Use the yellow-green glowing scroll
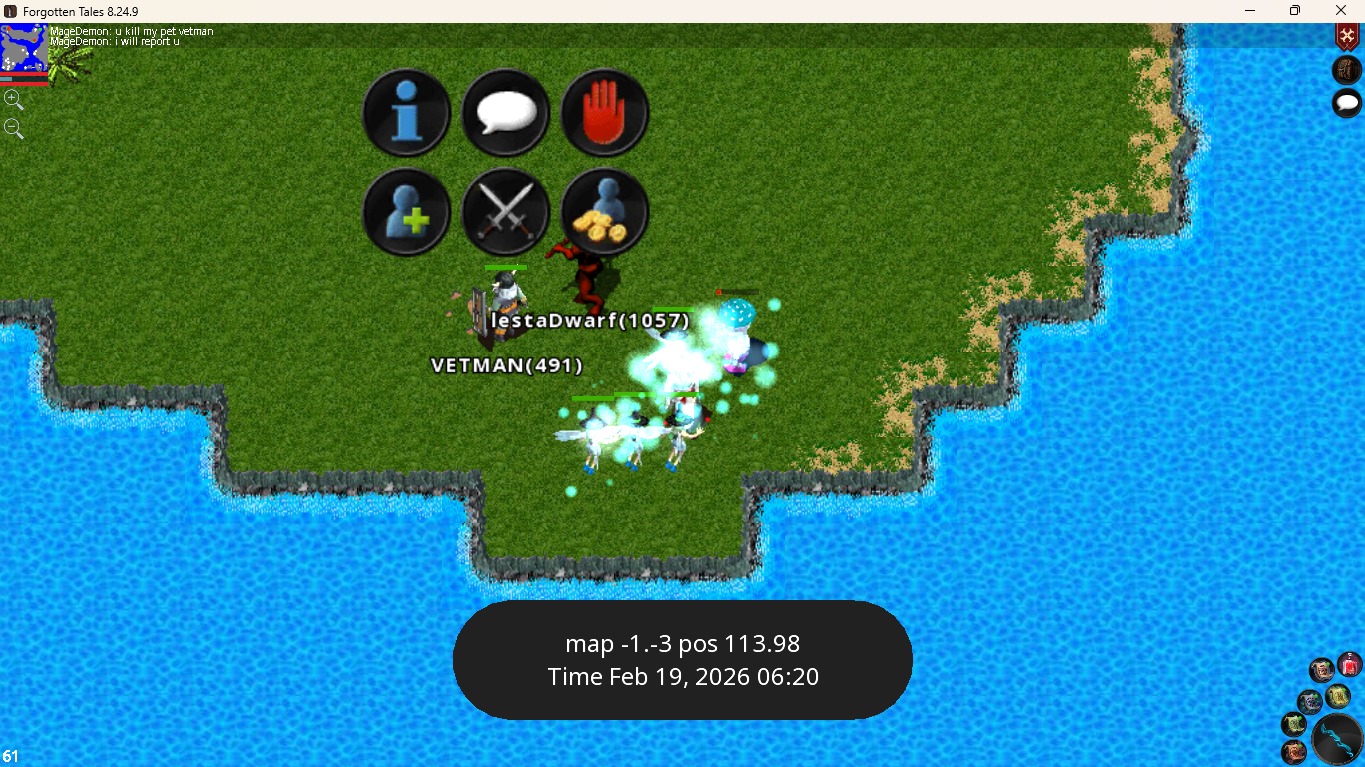The height and width of the screenshot is (767, 1365). pos(1338,695)
